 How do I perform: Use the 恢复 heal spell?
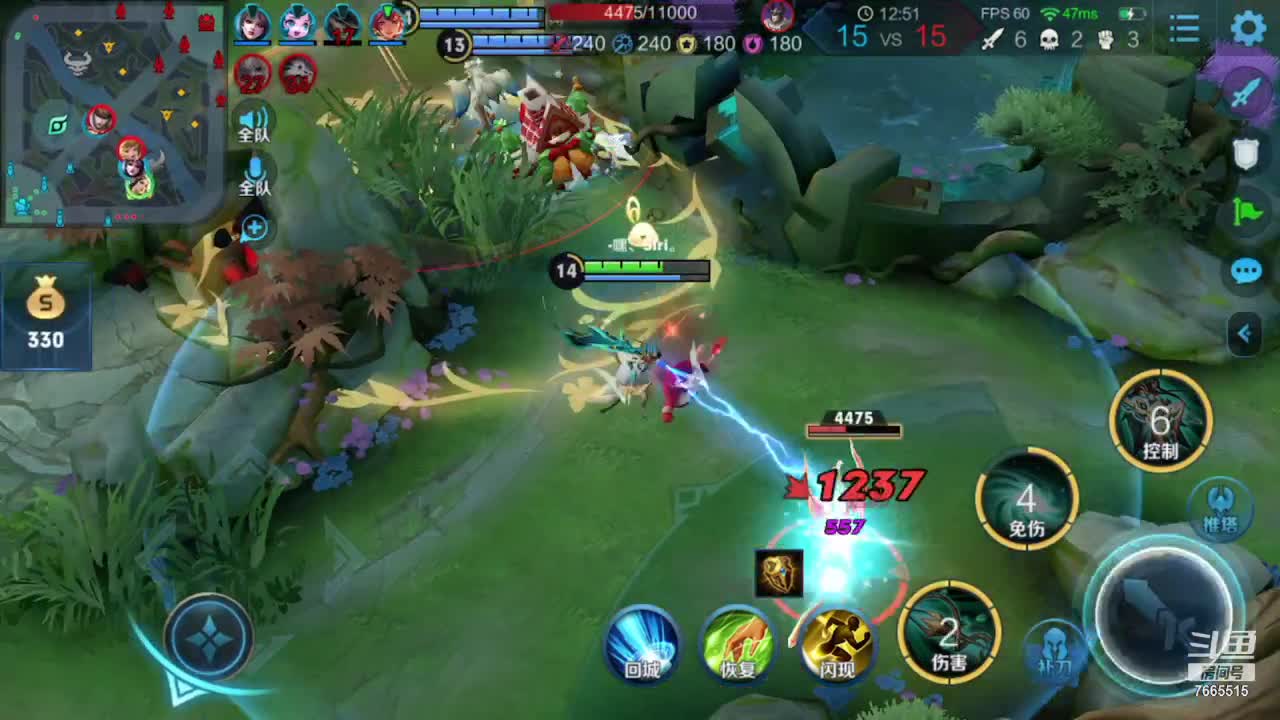point(738,643)
